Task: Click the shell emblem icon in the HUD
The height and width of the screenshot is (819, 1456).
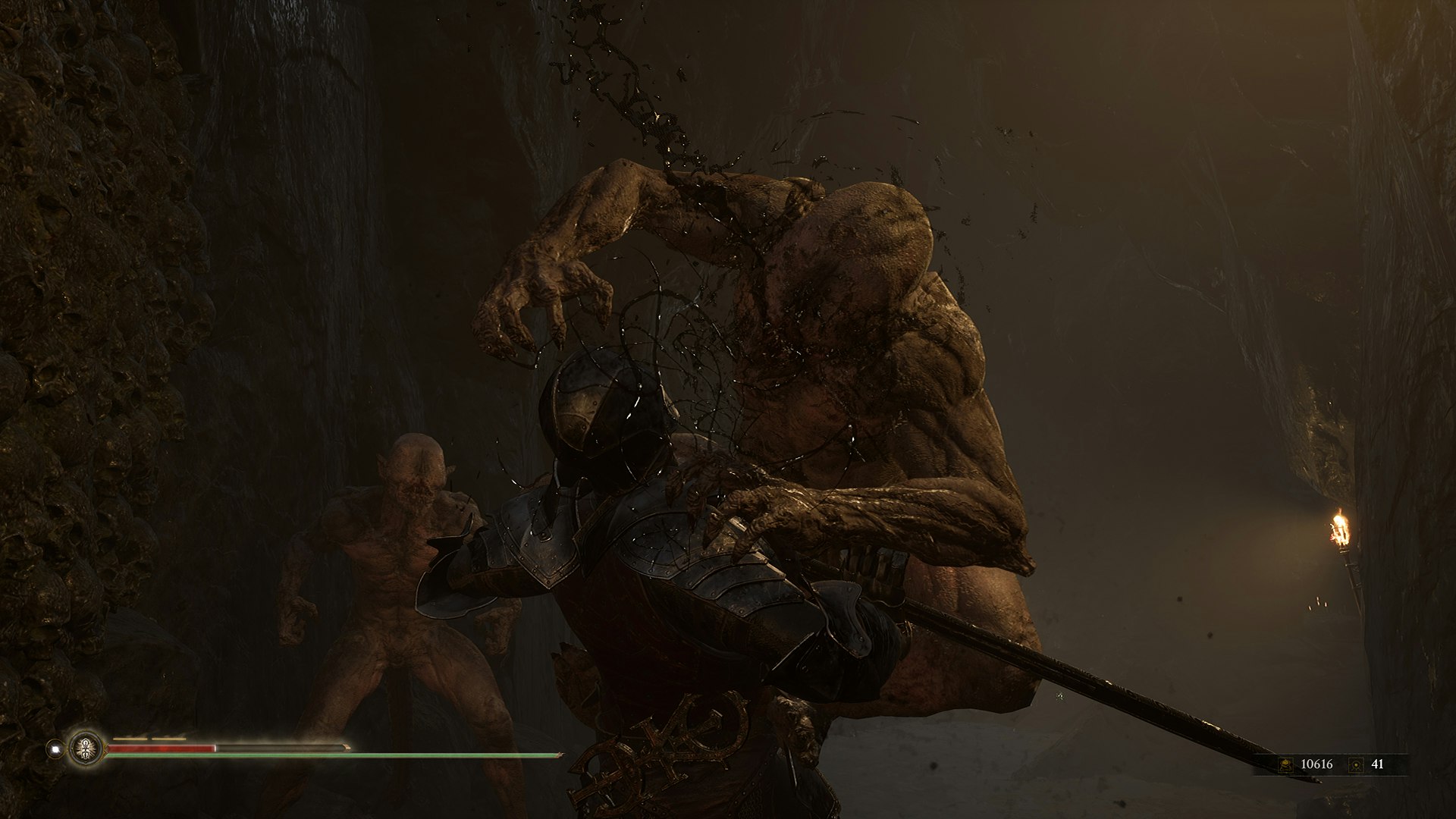Action: coord(86,749)
